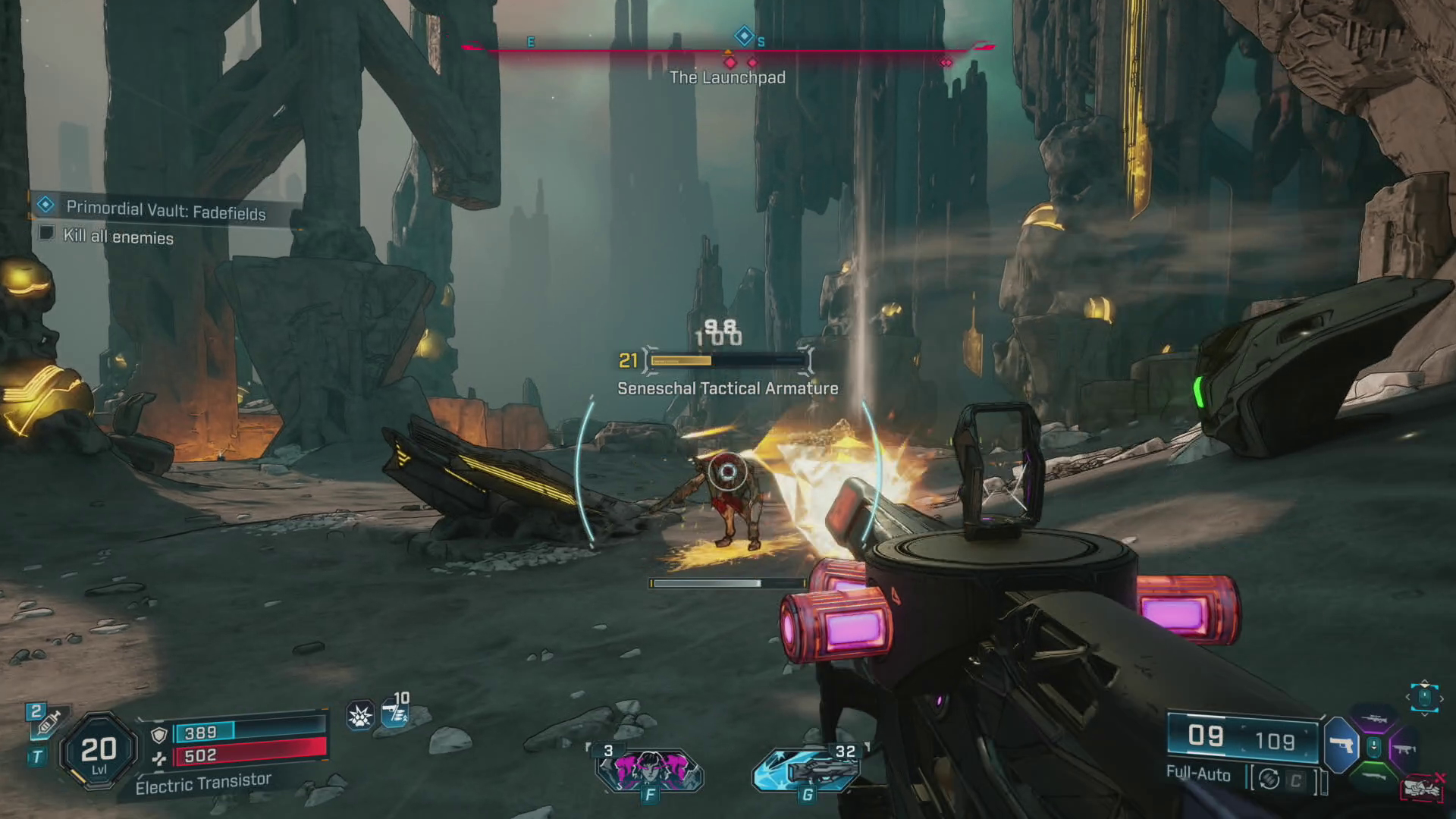Activate the pink-haired character action skill
Viewport: 1456px width, 819px height.
649,769
